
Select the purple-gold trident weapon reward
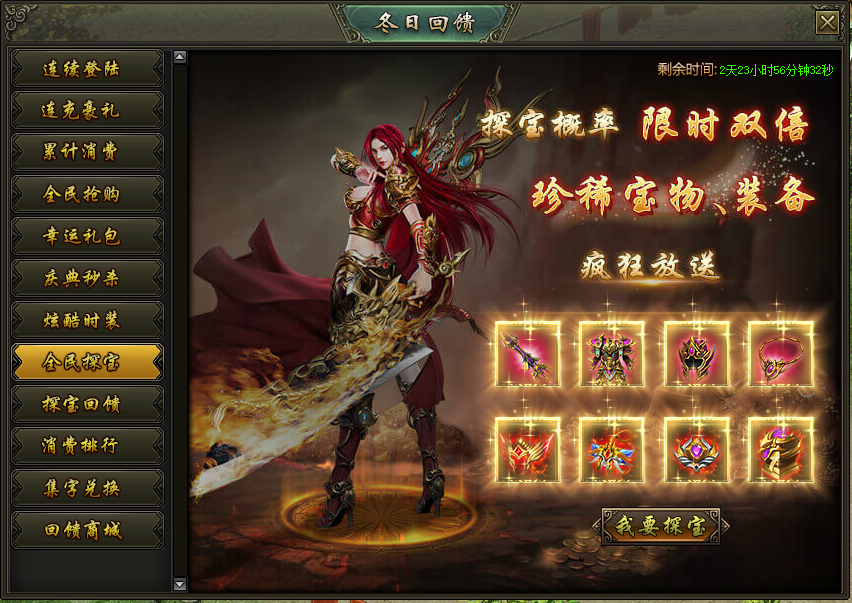[528, 354]
